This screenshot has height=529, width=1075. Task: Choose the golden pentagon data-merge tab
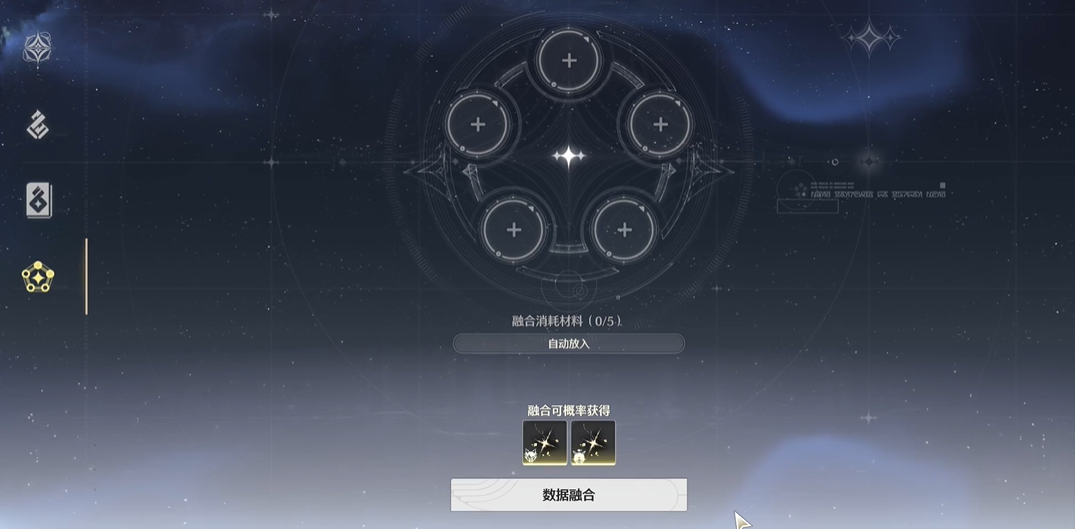[38, 277]
